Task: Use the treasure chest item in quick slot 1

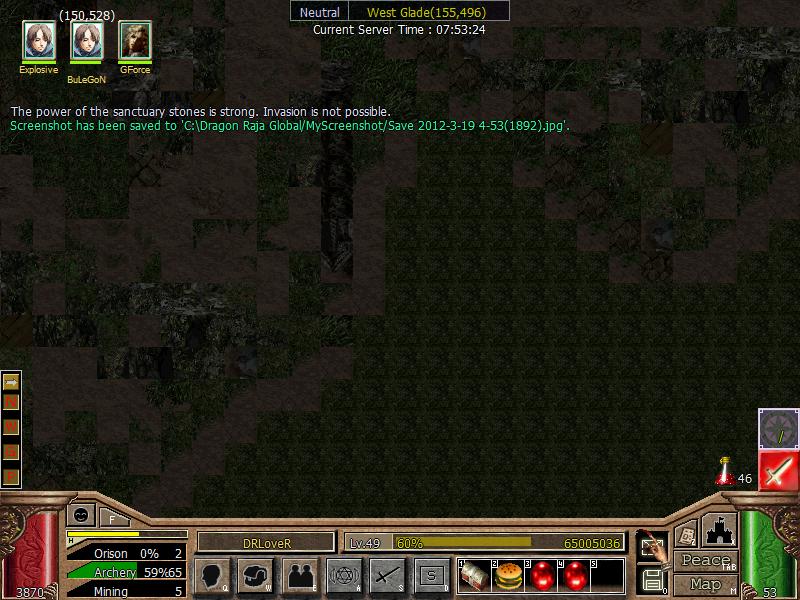Action: (475, 576)
